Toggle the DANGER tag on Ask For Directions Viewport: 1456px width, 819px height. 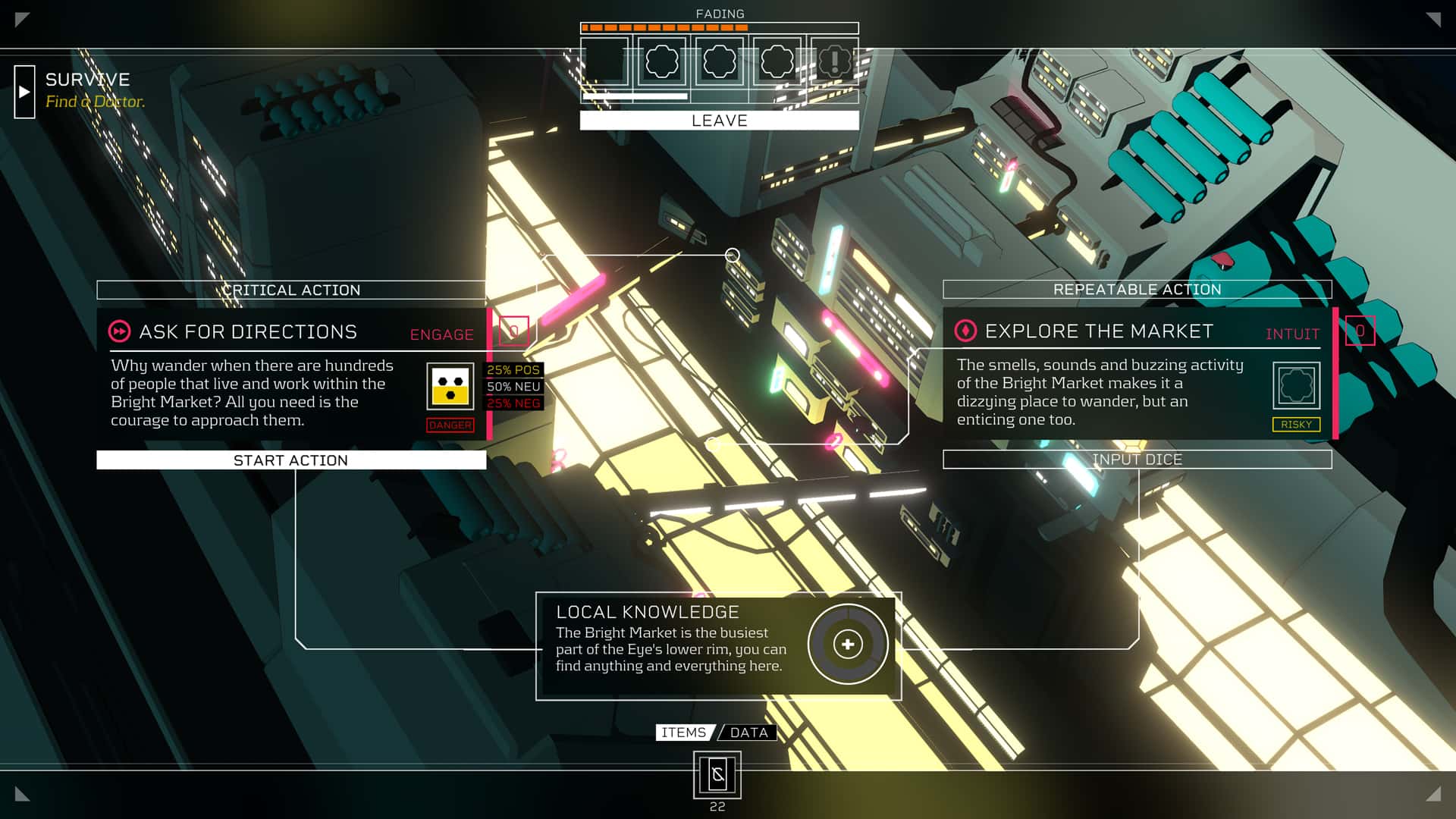(x=449, y=425)
